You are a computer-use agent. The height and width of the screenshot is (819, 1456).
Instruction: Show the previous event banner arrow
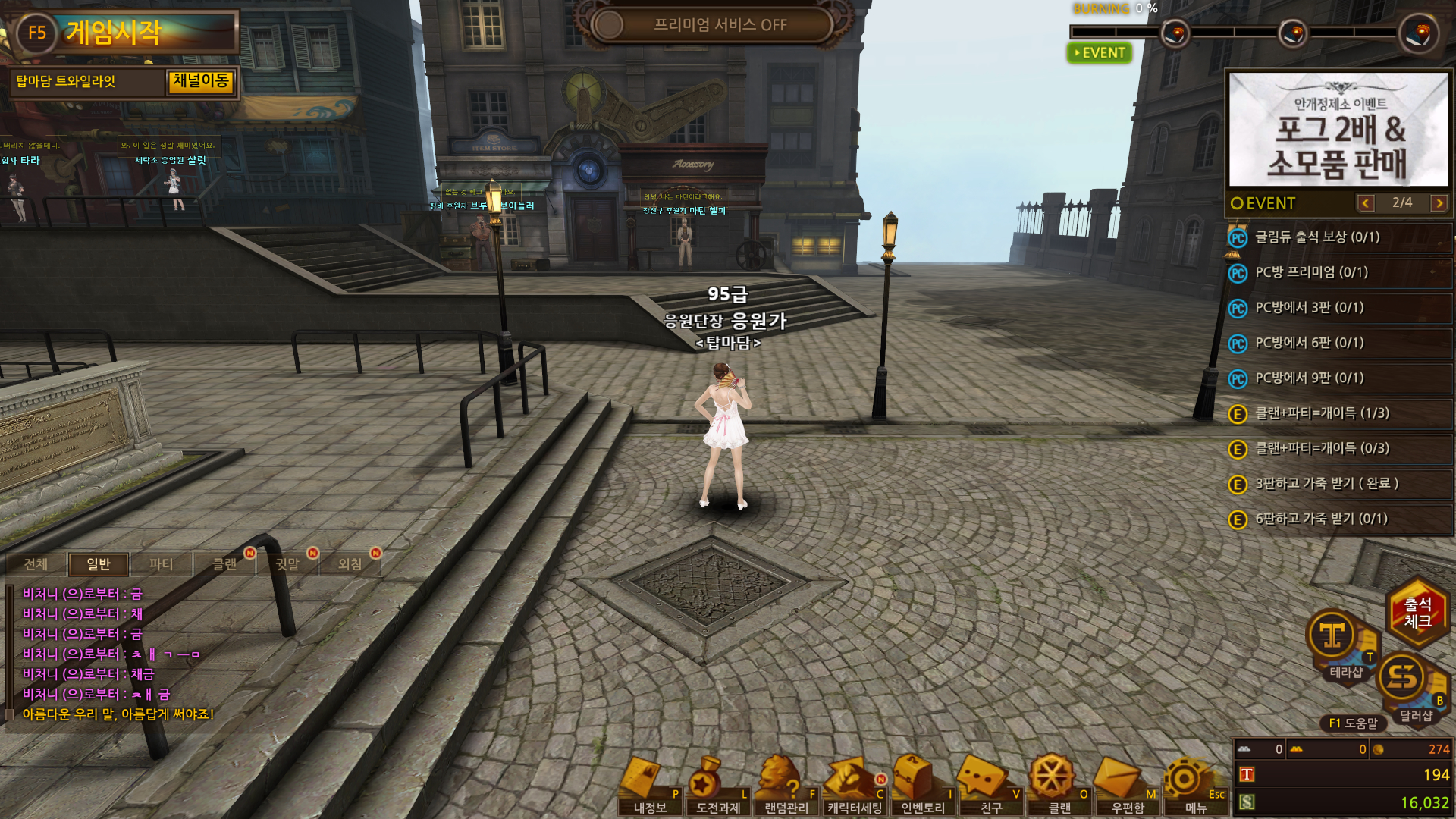tap(1366, 203)
